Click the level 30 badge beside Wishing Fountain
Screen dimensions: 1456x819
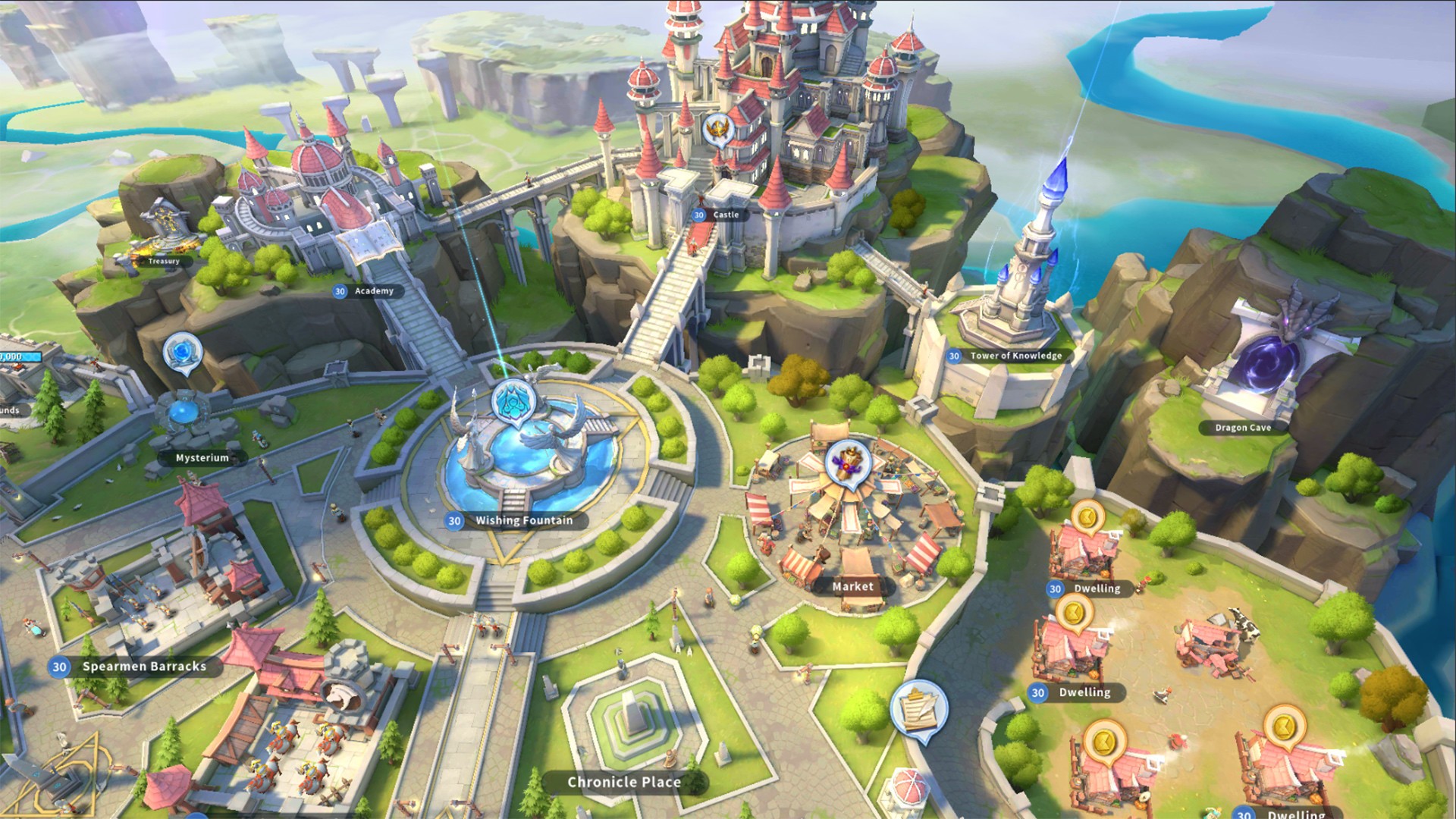pos(454,521)
